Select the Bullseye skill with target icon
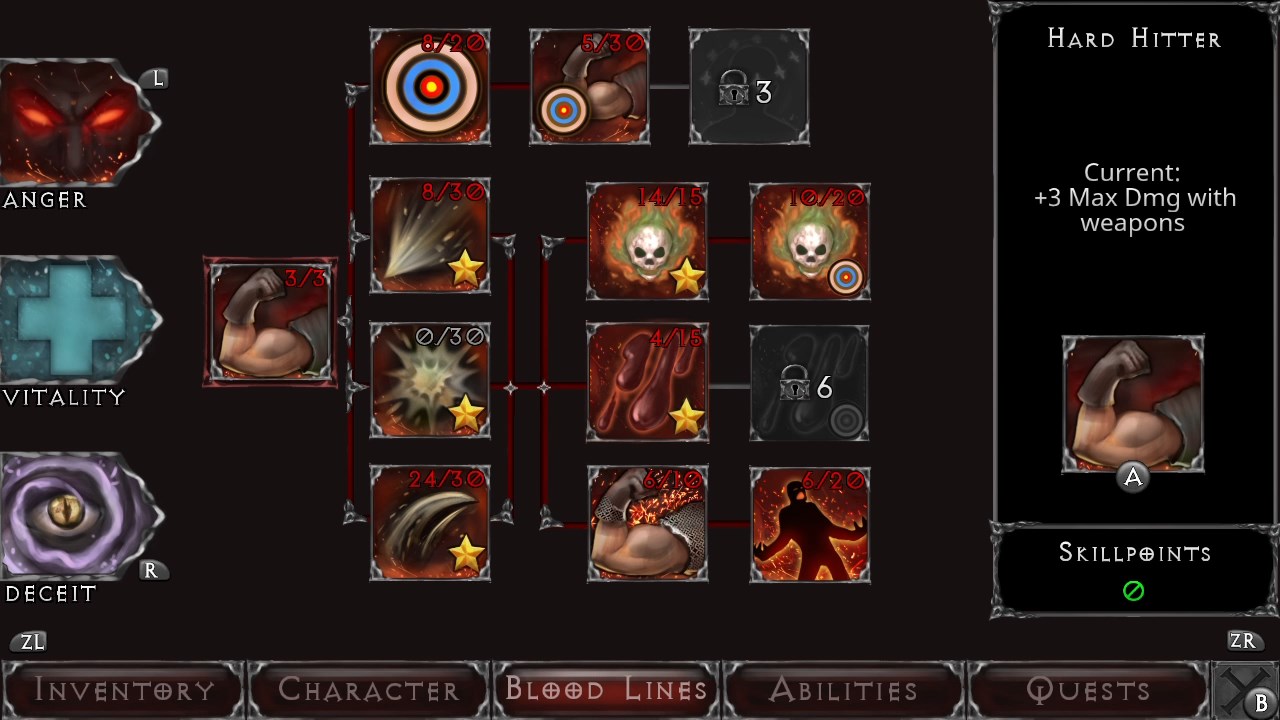The width and height of the screenshot is (1280, 720). click(429, 86)
